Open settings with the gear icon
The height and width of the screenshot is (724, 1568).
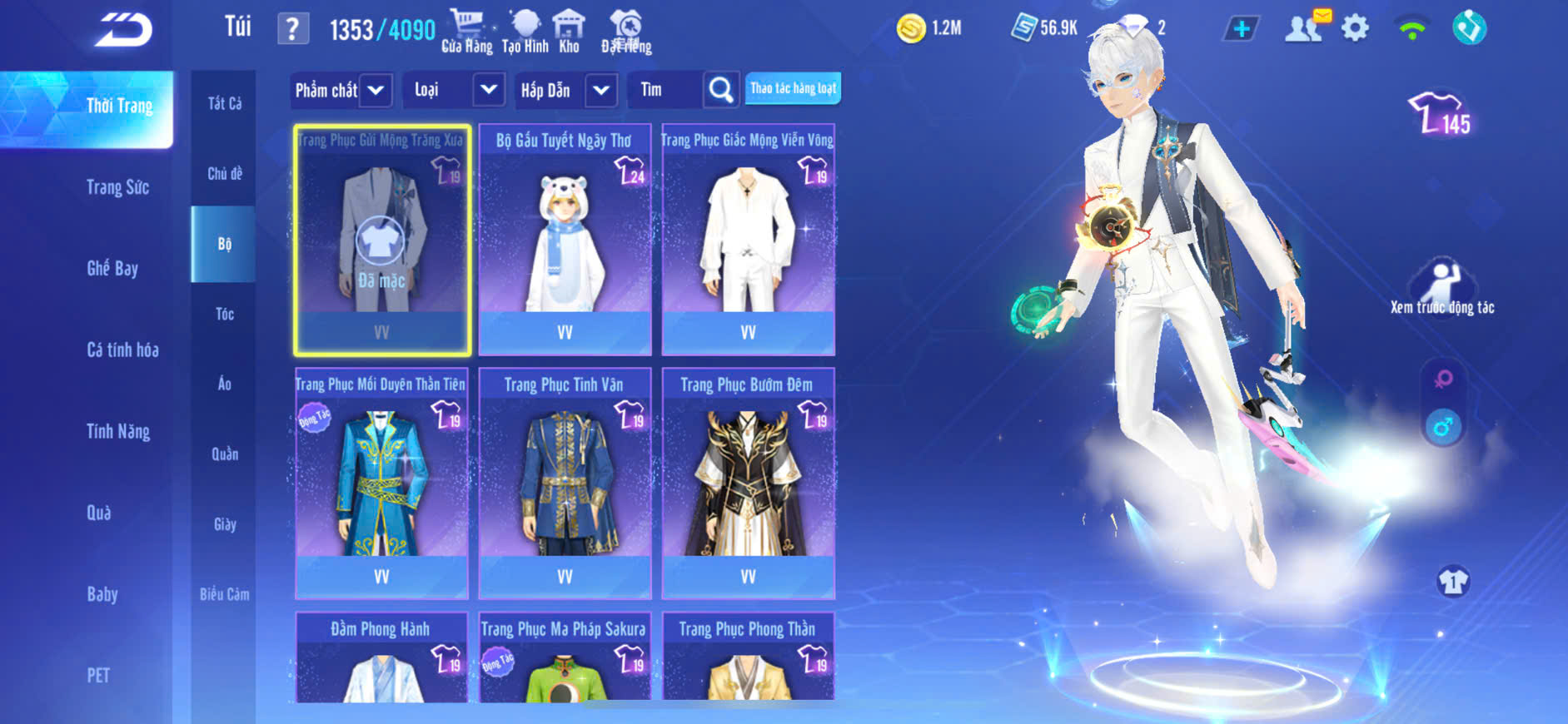click(x=1355, y=29)
